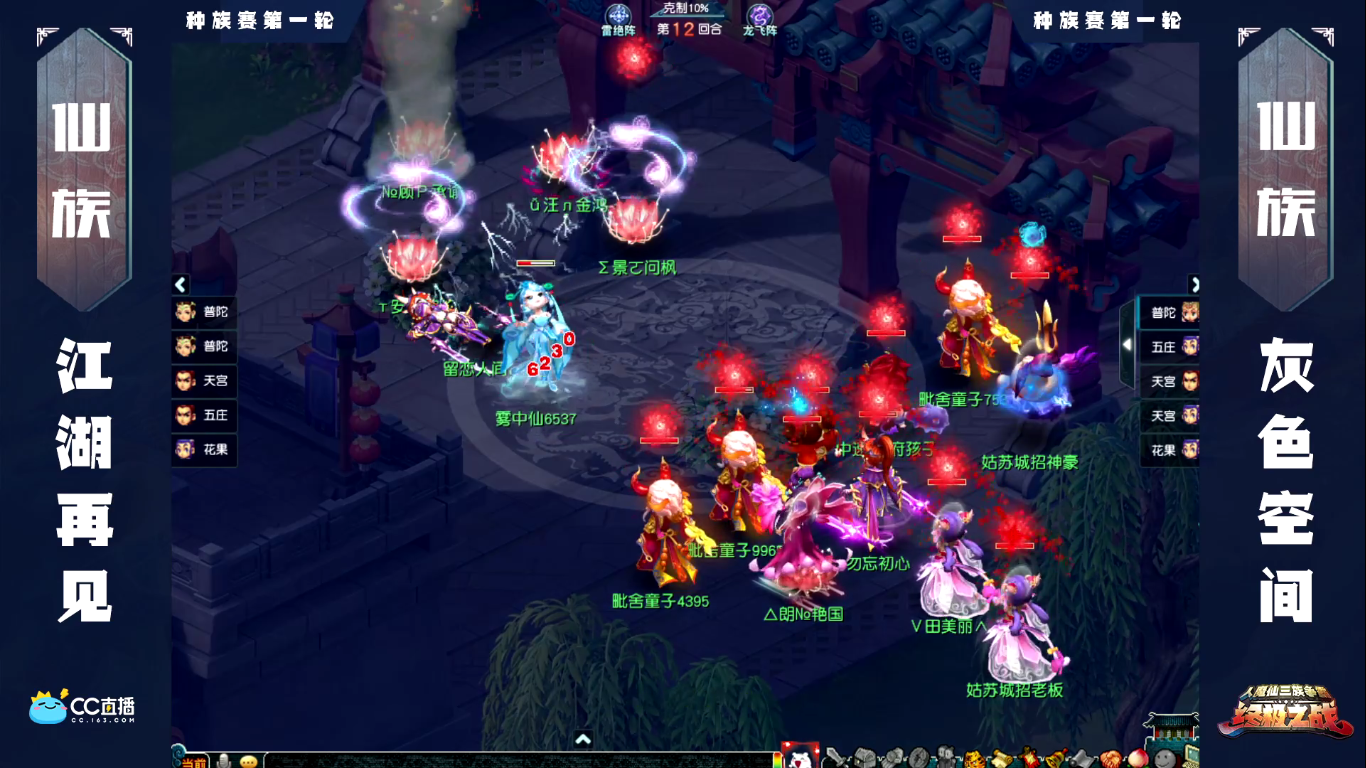This screenshot has width=1366, height=768.
Task: Open the sword icon in bottom toolbar
Action: tap(833, 757)
